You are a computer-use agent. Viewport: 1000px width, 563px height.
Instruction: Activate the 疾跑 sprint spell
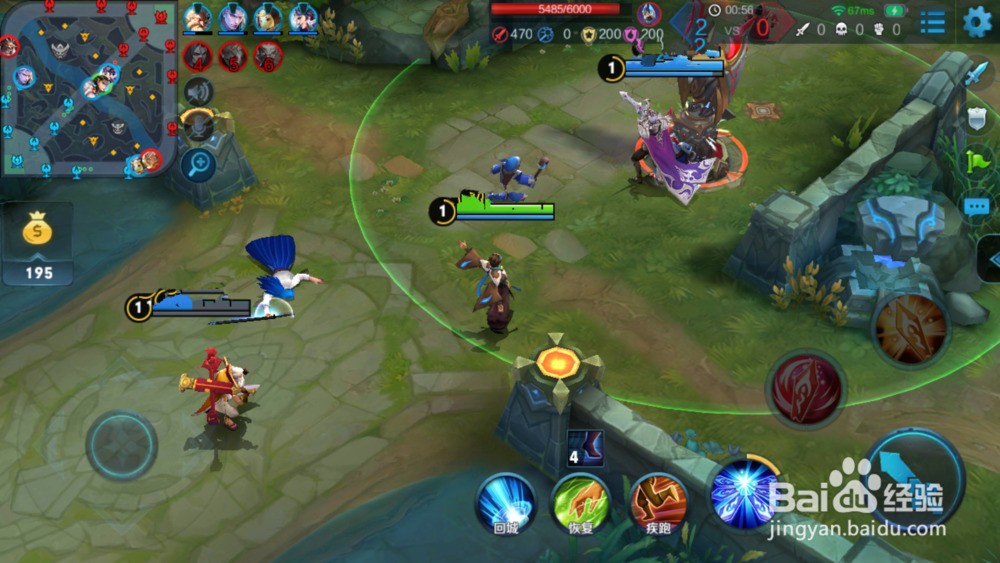point(657,501)
